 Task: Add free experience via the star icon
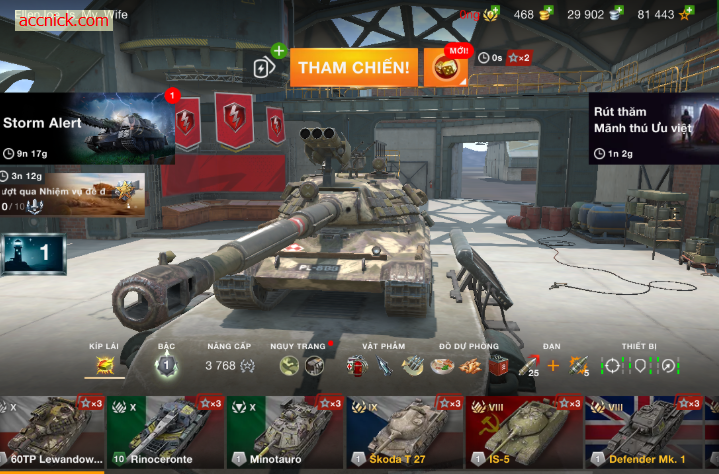[x=686, y=14]
